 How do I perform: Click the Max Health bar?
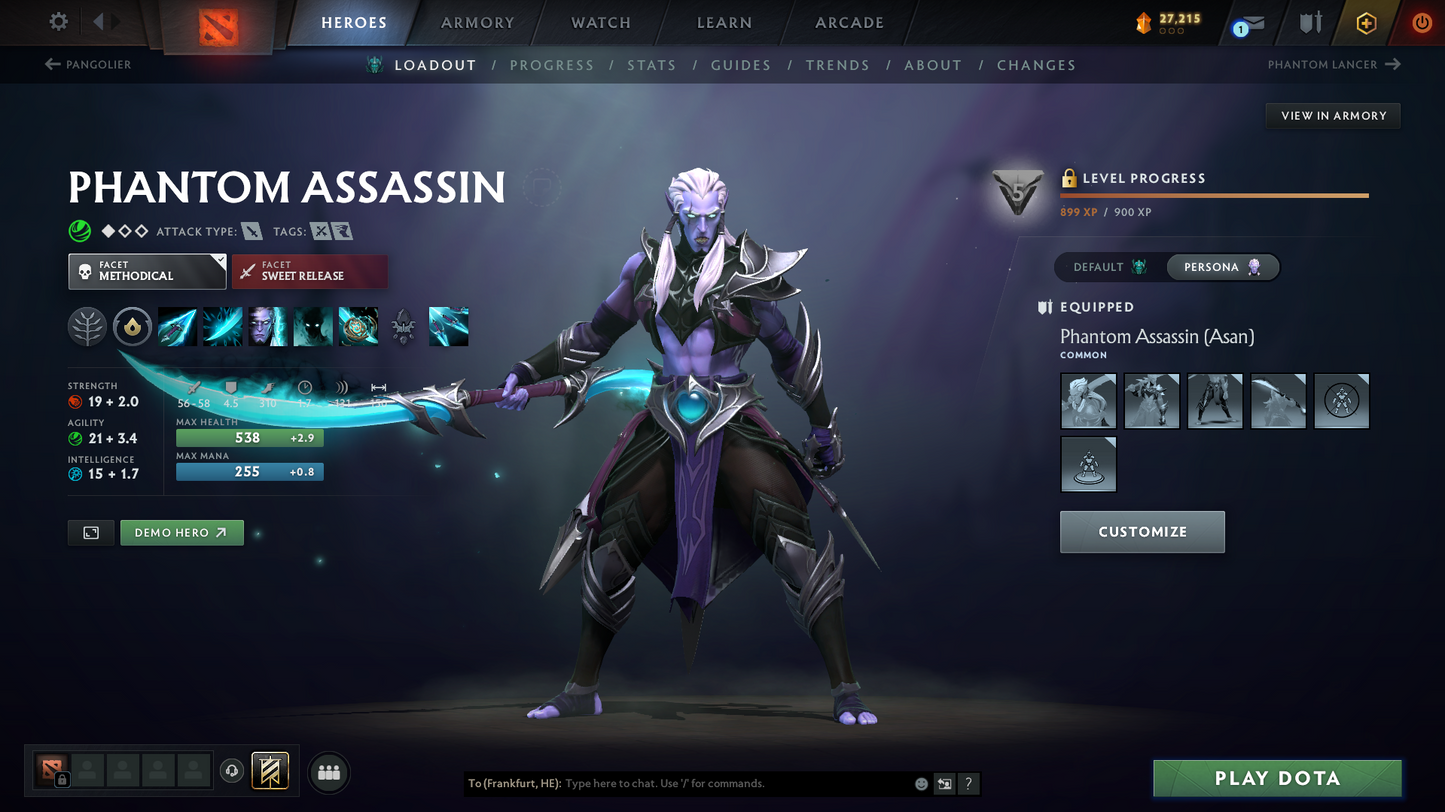point(249,438)
